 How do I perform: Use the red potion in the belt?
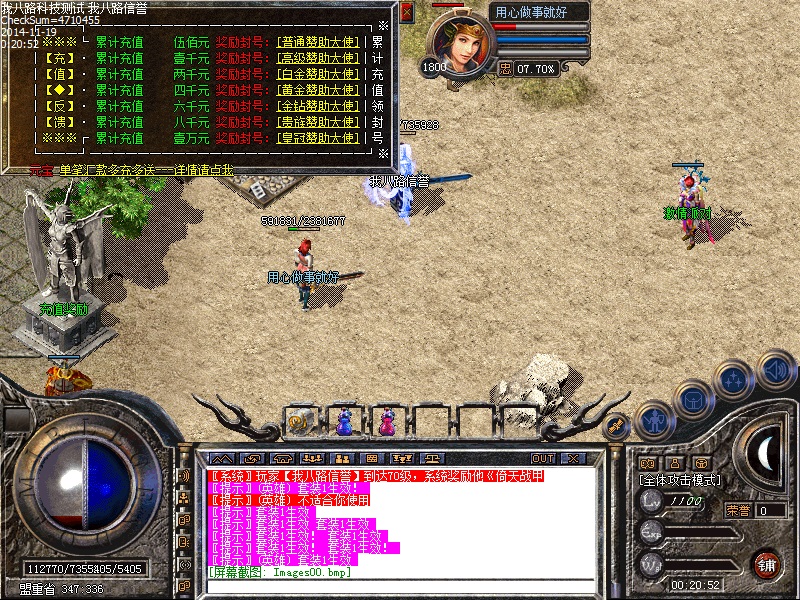click(386, 422)
